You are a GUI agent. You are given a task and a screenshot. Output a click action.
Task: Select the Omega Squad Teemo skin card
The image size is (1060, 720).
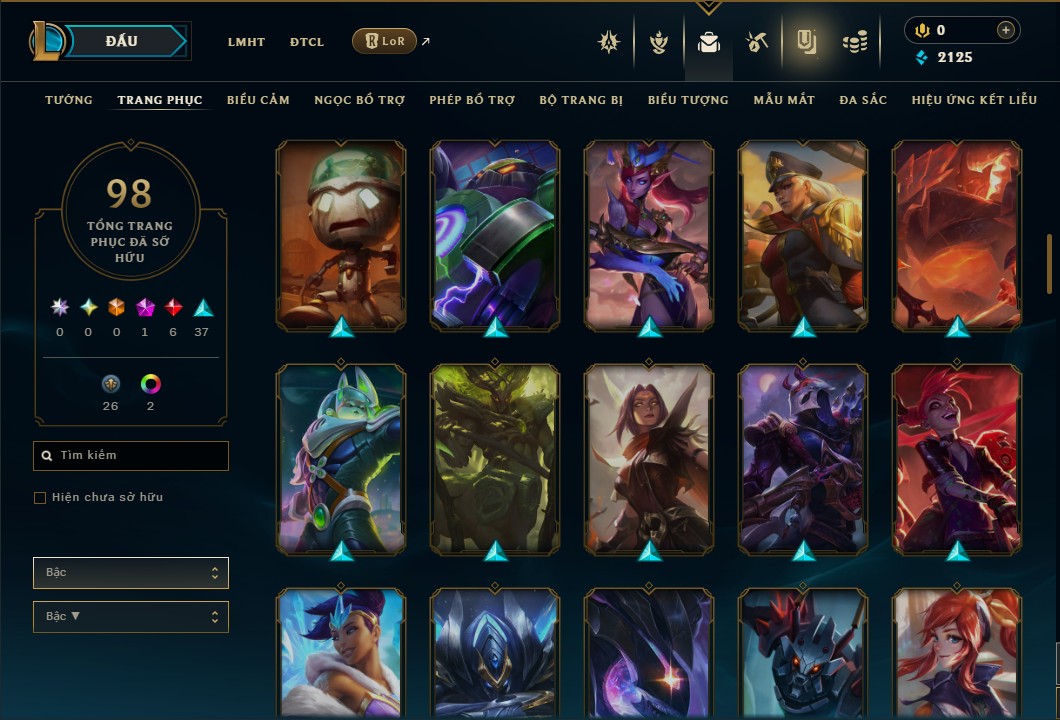click(x=341, y=235)
